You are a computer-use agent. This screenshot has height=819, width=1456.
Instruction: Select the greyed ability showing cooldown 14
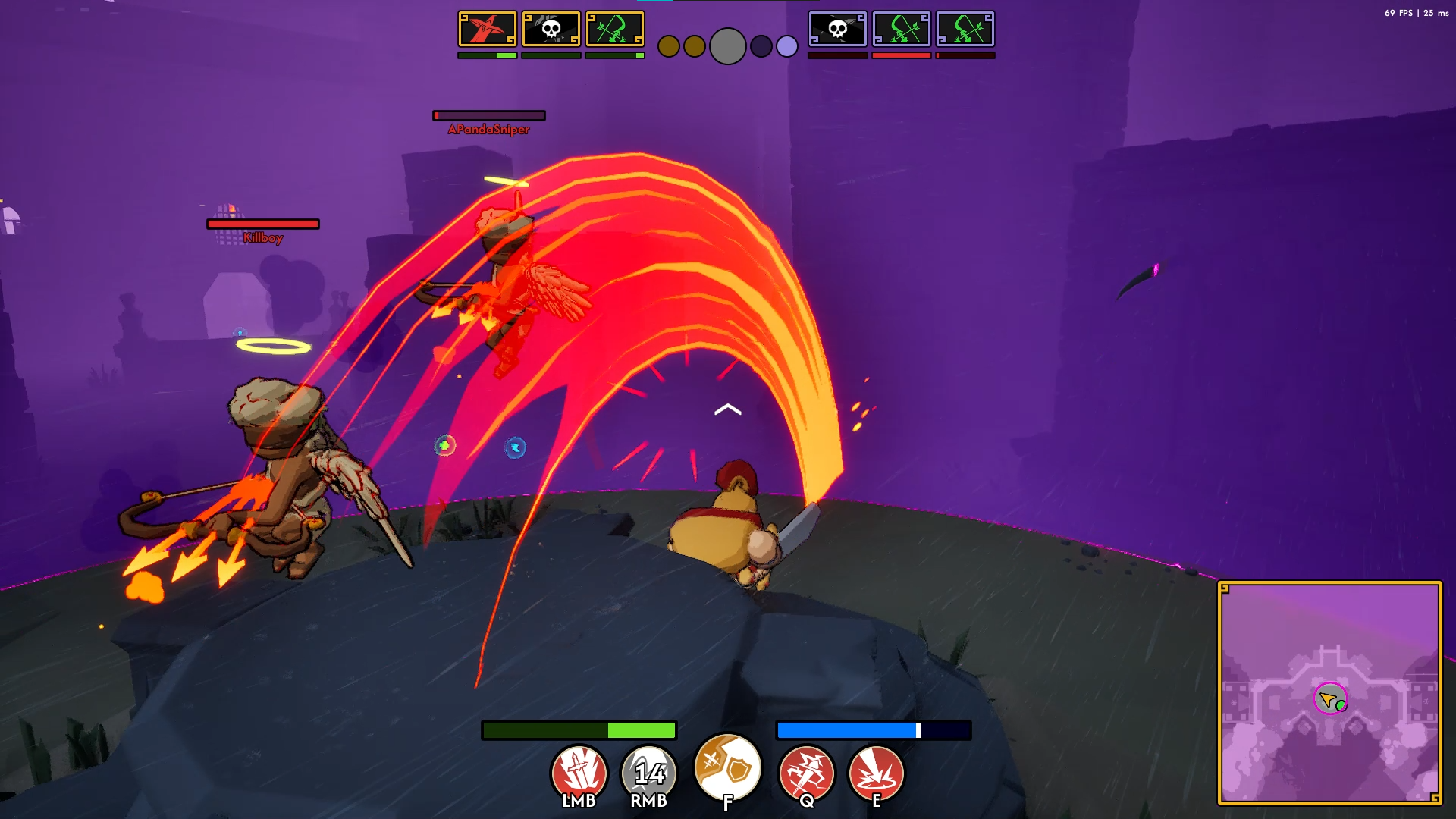point(649,773)
